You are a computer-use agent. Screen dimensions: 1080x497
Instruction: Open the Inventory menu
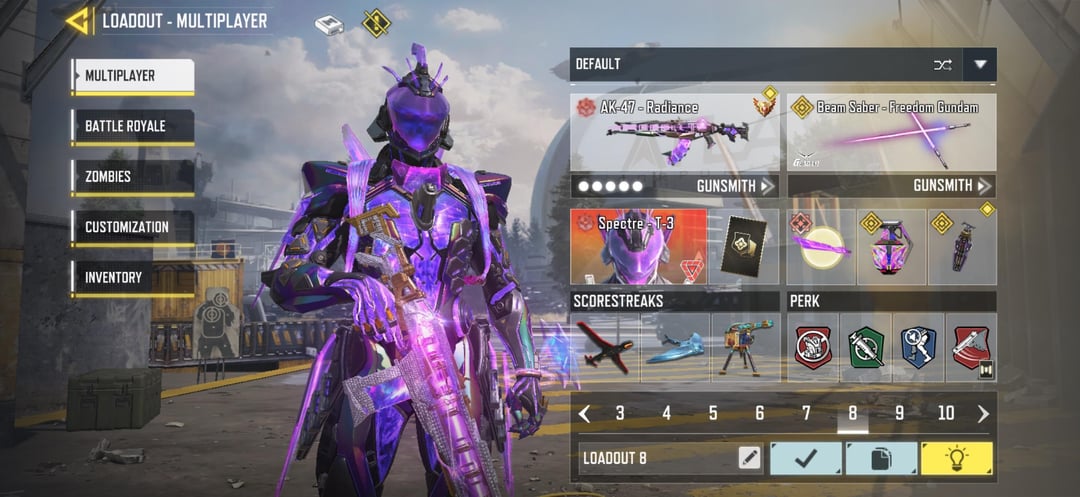132,277
